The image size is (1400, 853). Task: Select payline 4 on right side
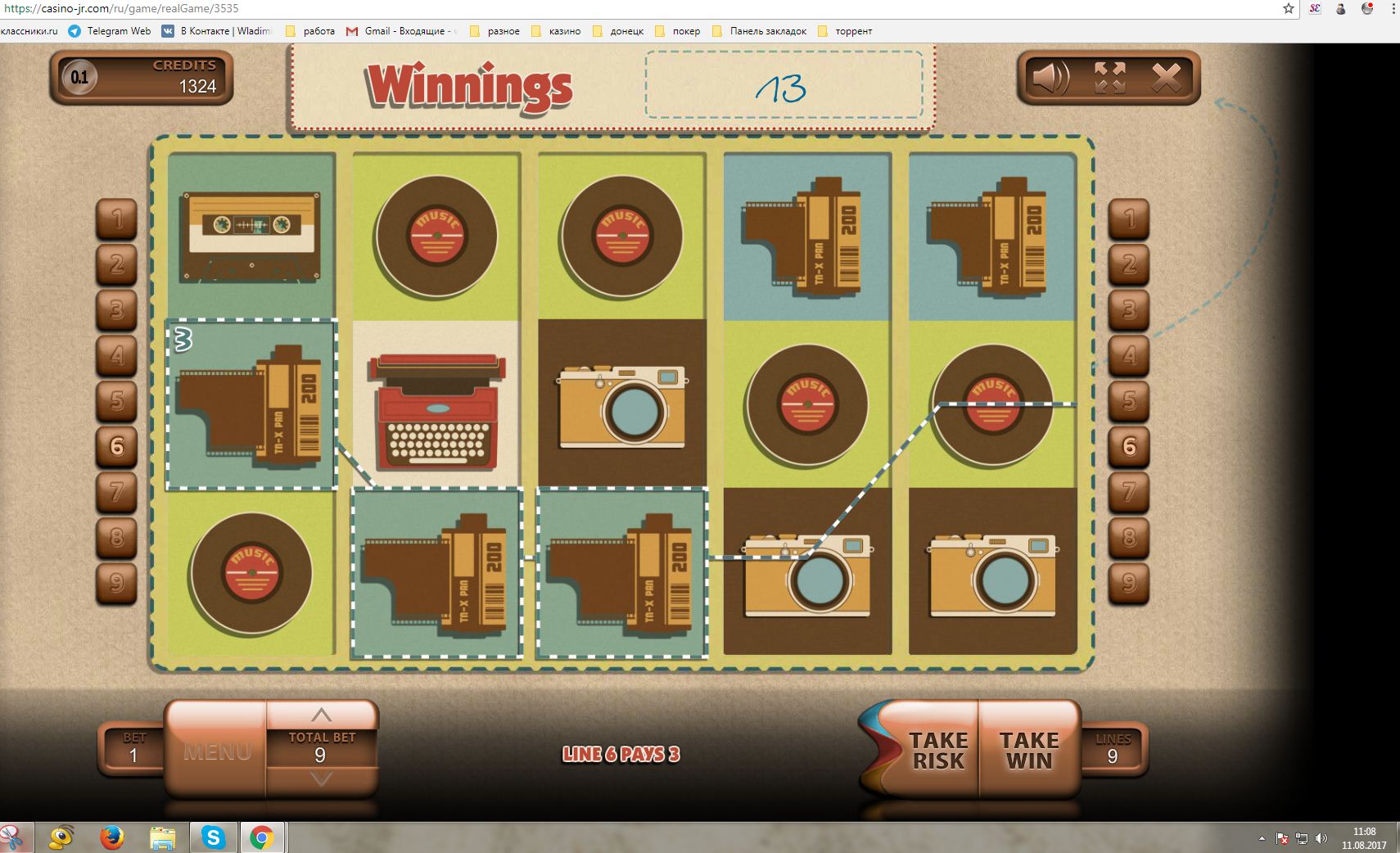pyautogui.click(x=1129, y=355)
